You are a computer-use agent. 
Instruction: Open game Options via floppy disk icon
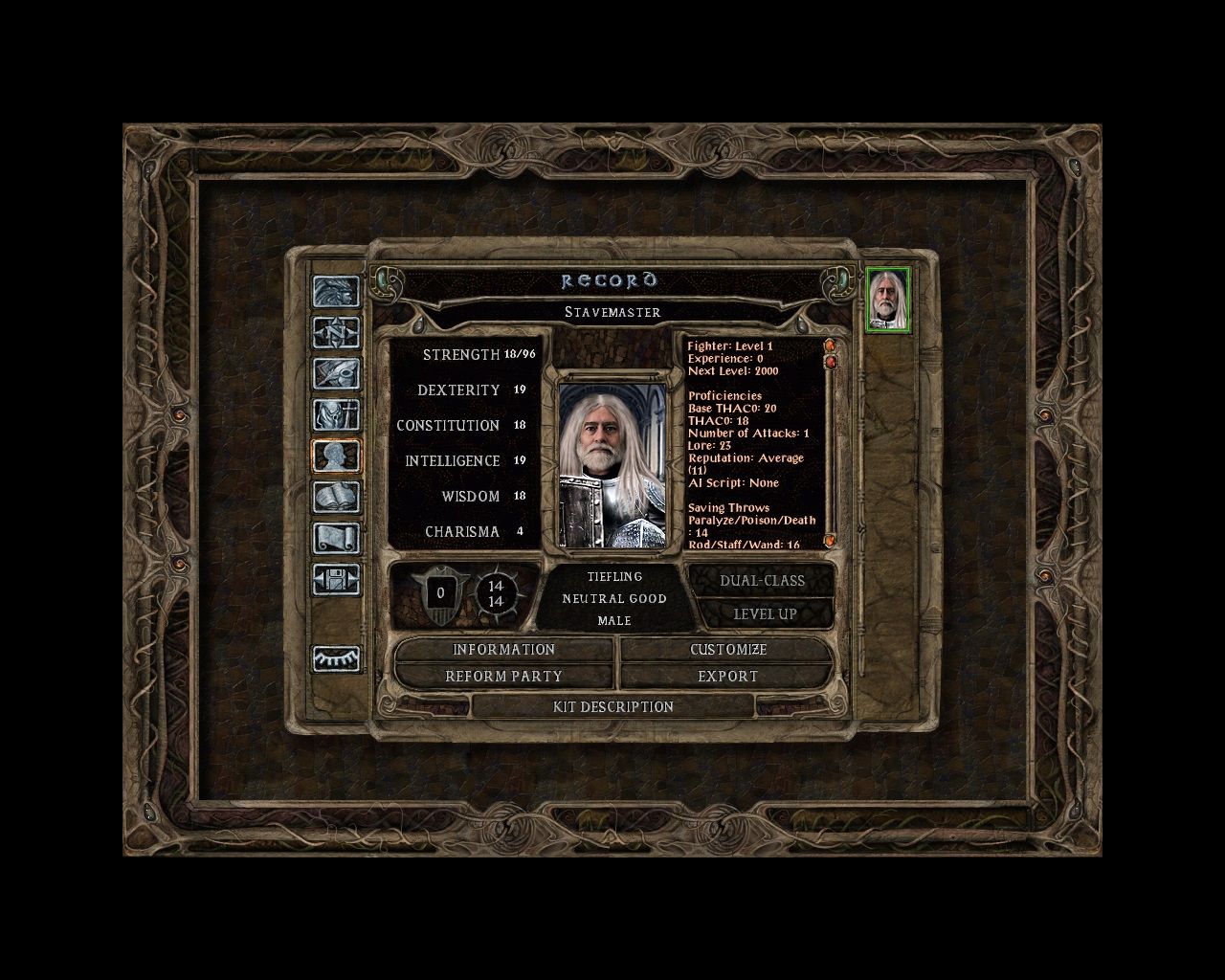(337, 581)
